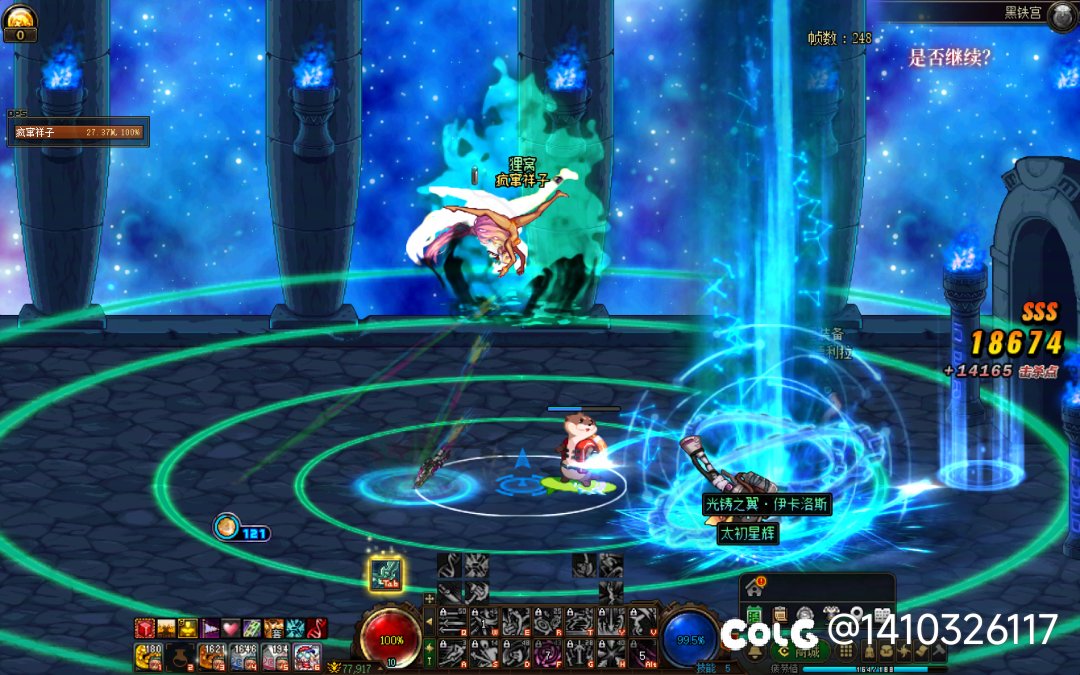This screenshot has height=675, width=1080.
Task: Click the red DNA helix buff icon
Action: (x=318, y=628)
